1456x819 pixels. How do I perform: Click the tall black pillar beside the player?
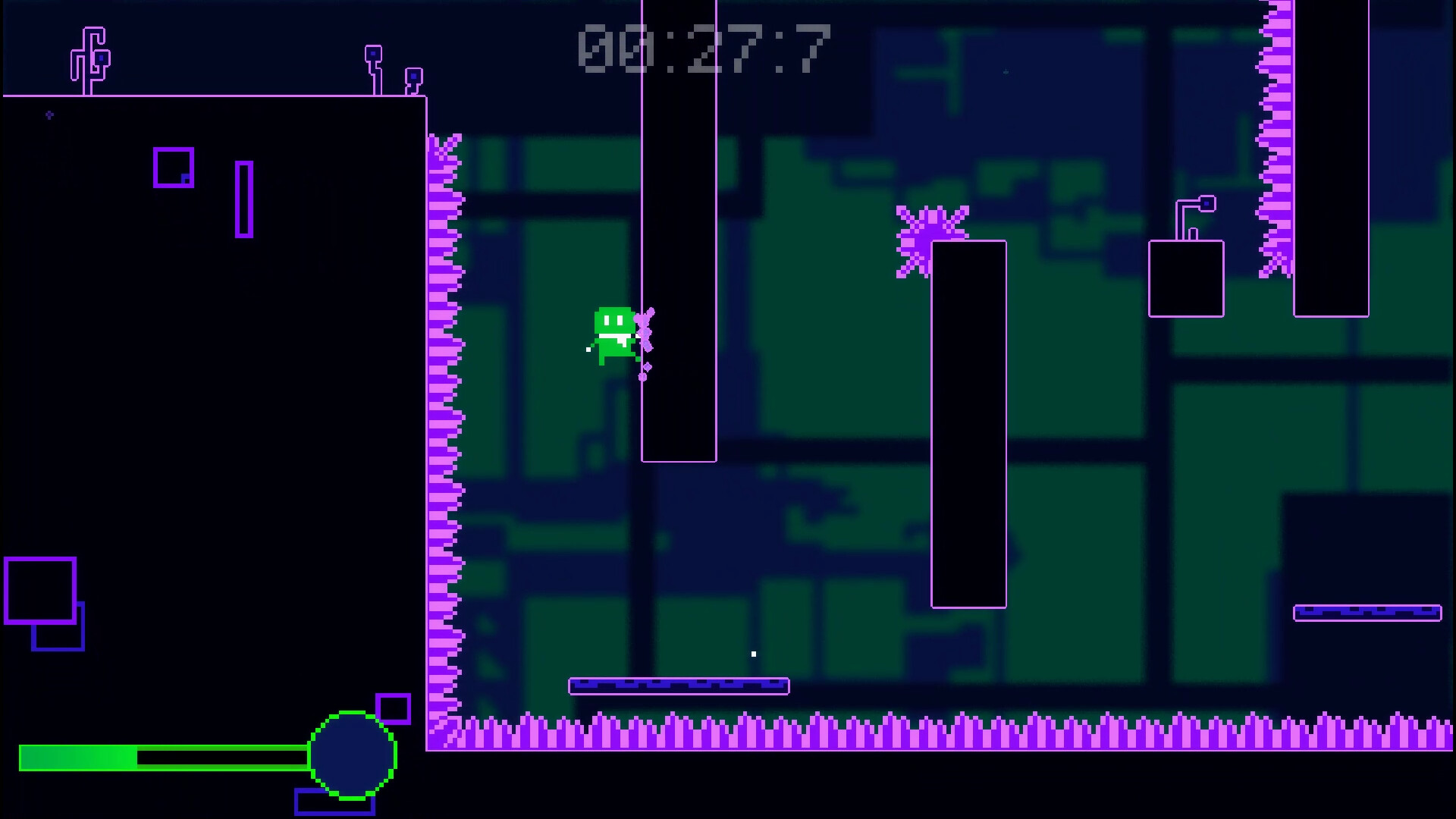pyautogui.click(x=679, y=227)
